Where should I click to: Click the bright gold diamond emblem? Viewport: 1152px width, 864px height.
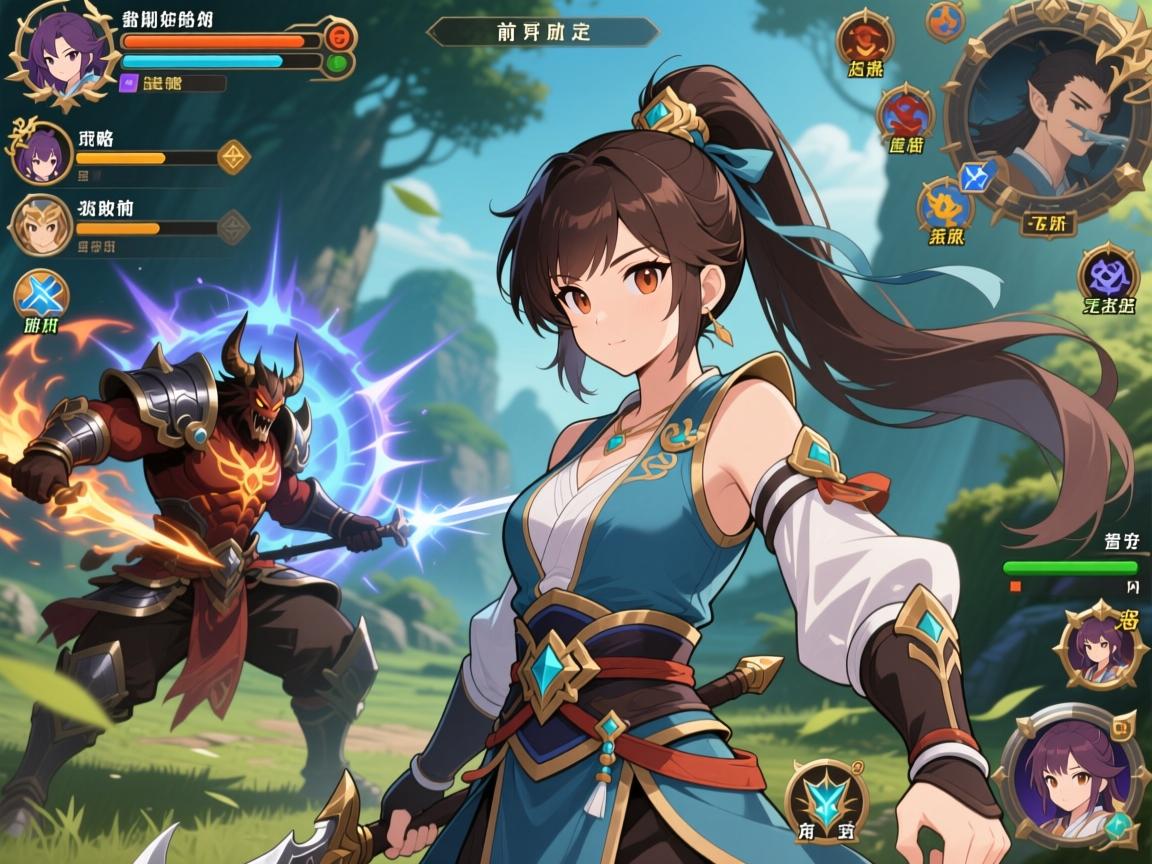(233, 156)
